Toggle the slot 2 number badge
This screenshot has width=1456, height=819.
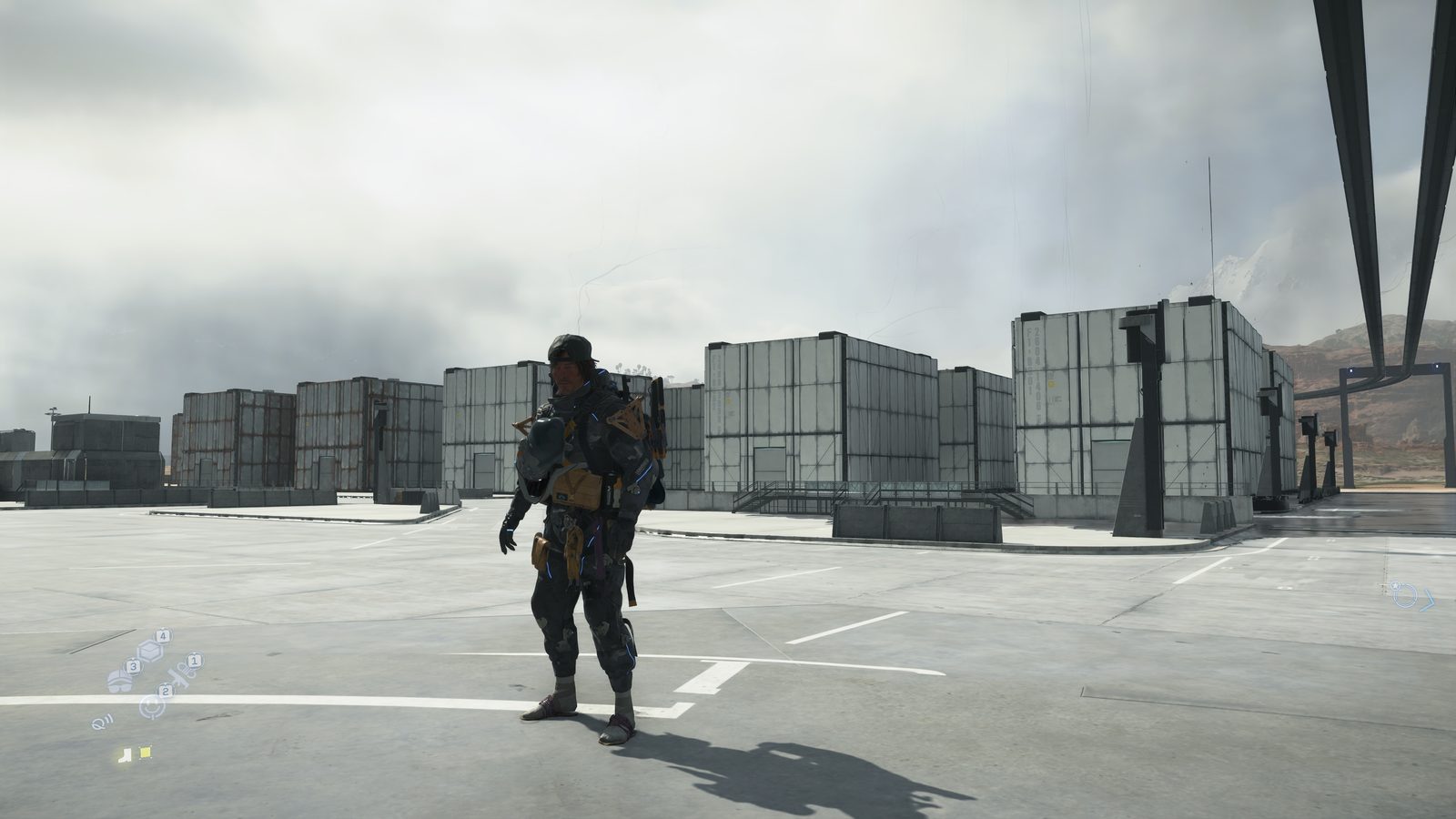pos(166,692)
